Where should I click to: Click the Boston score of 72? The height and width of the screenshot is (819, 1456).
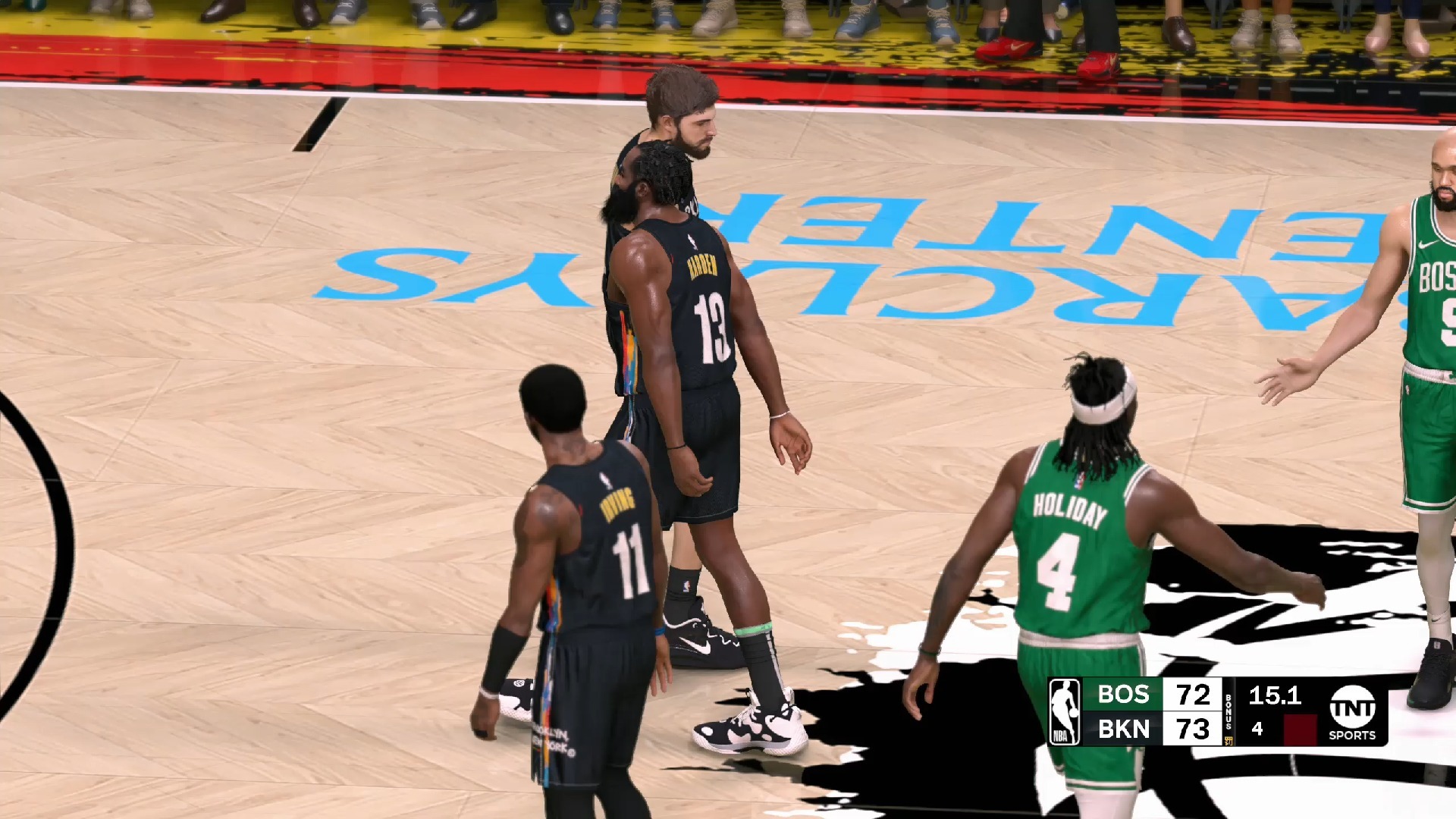click(1192, 695)
